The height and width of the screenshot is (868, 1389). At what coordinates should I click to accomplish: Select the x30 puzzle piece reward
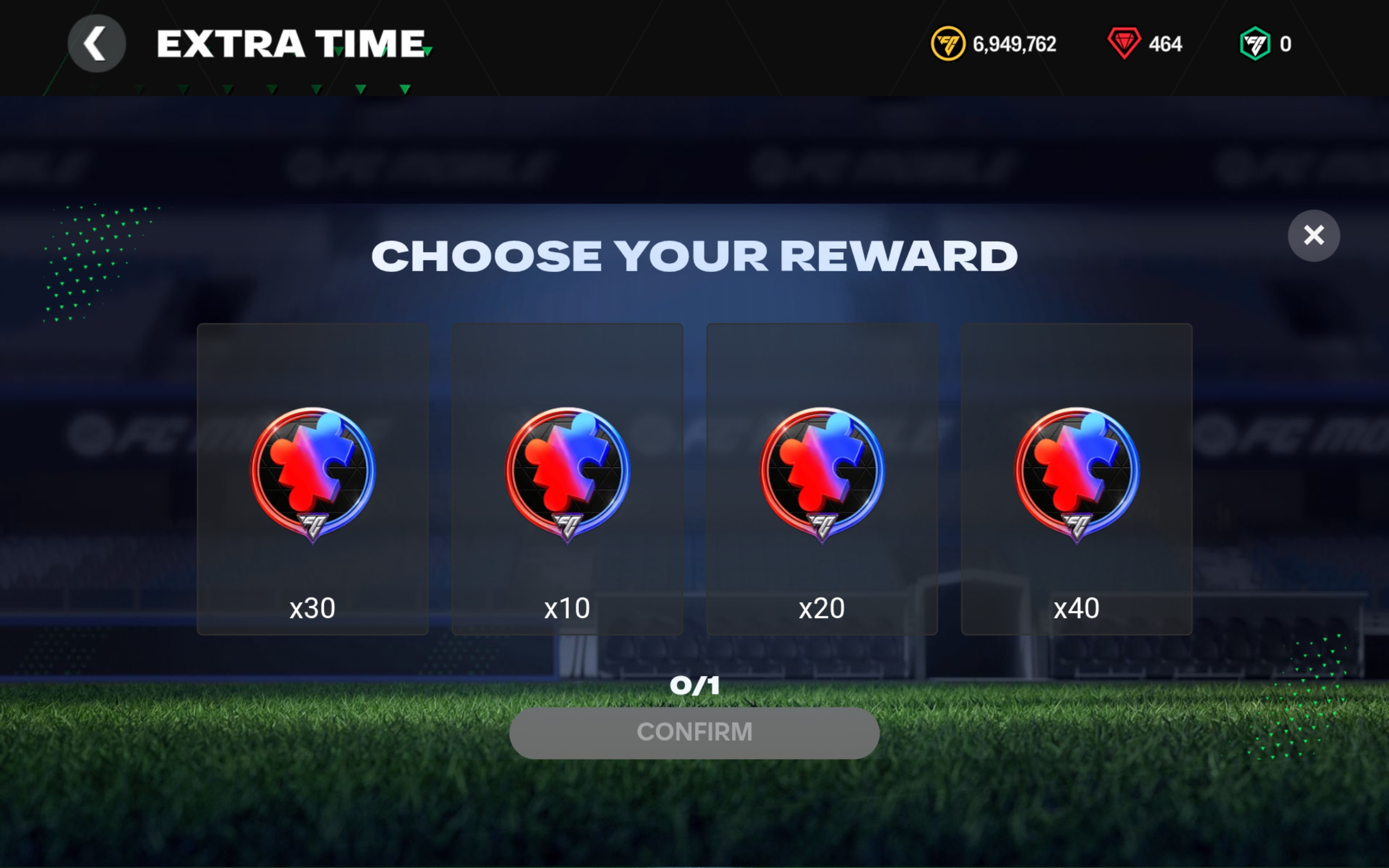[313, 479]
